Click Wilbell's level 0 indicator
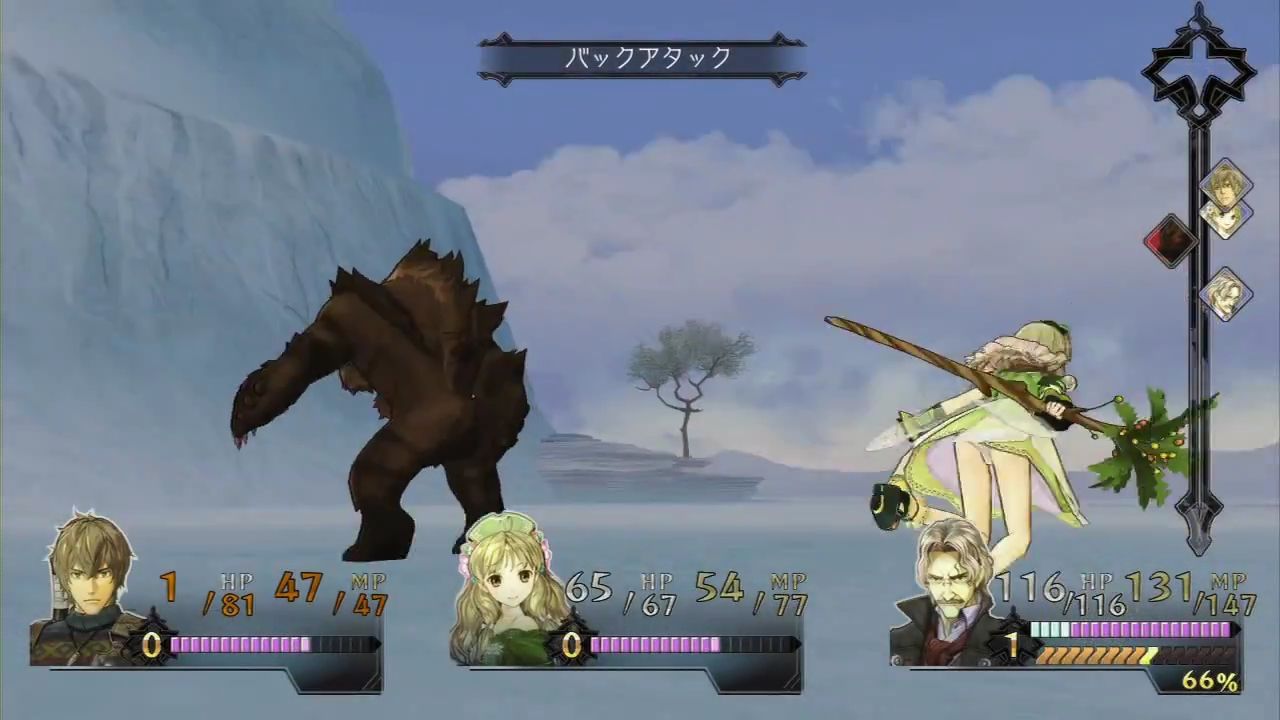Screen dimensions: 1280x720 tap(150, 647)
